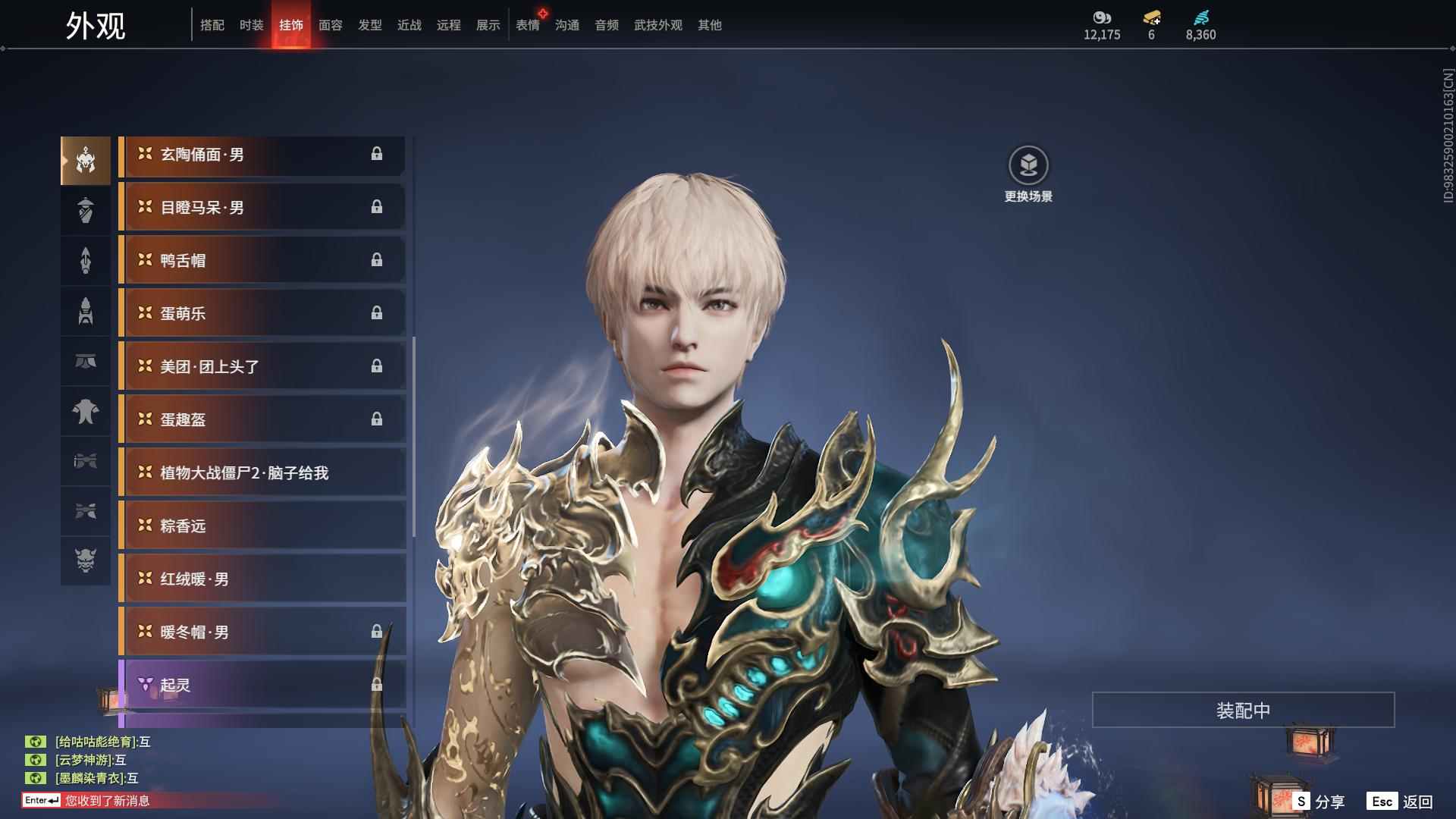Open the oni mask accessory category
Screen dimensions: 1456x819
pyautogui.click(x=86, y=560)
